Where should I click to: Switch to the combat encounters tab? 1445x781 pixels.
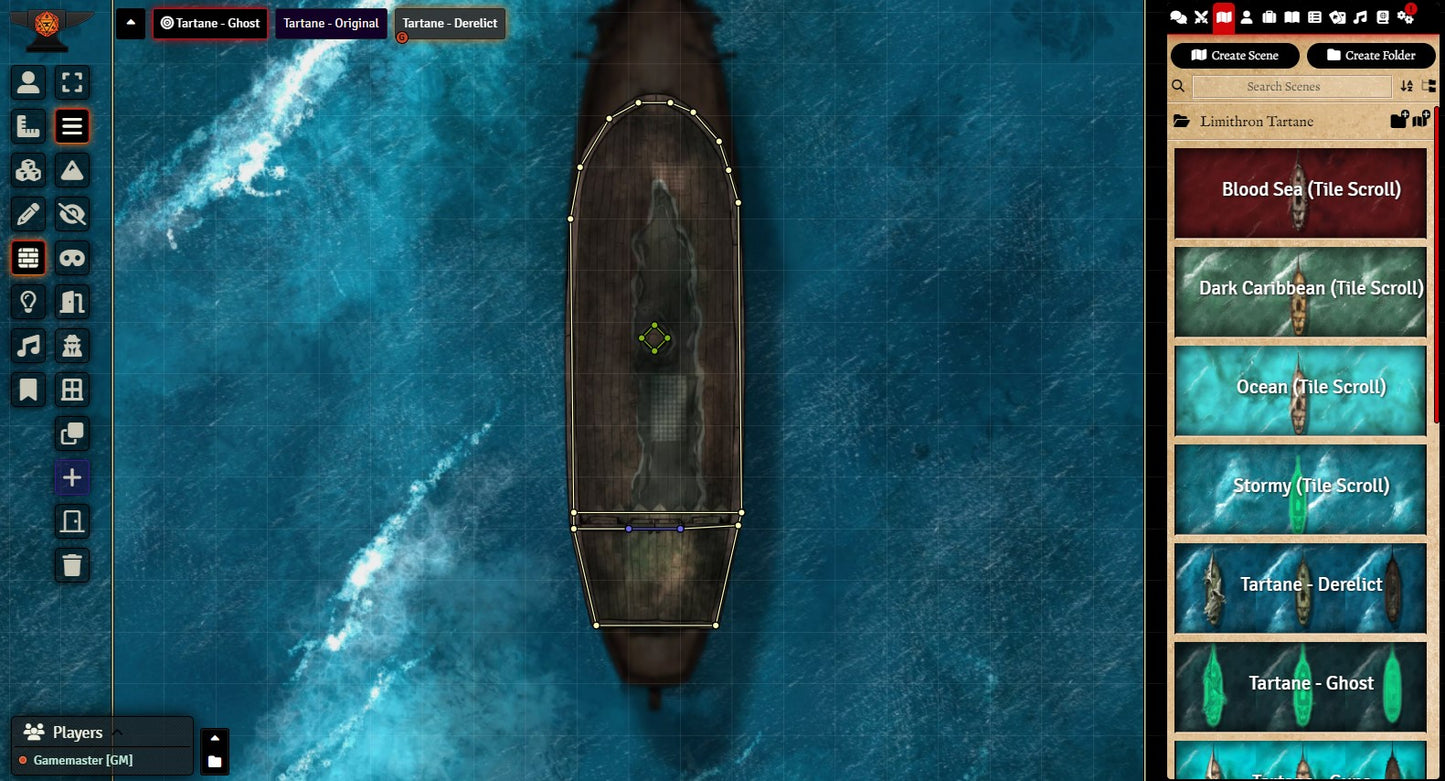coord(1201,17)
